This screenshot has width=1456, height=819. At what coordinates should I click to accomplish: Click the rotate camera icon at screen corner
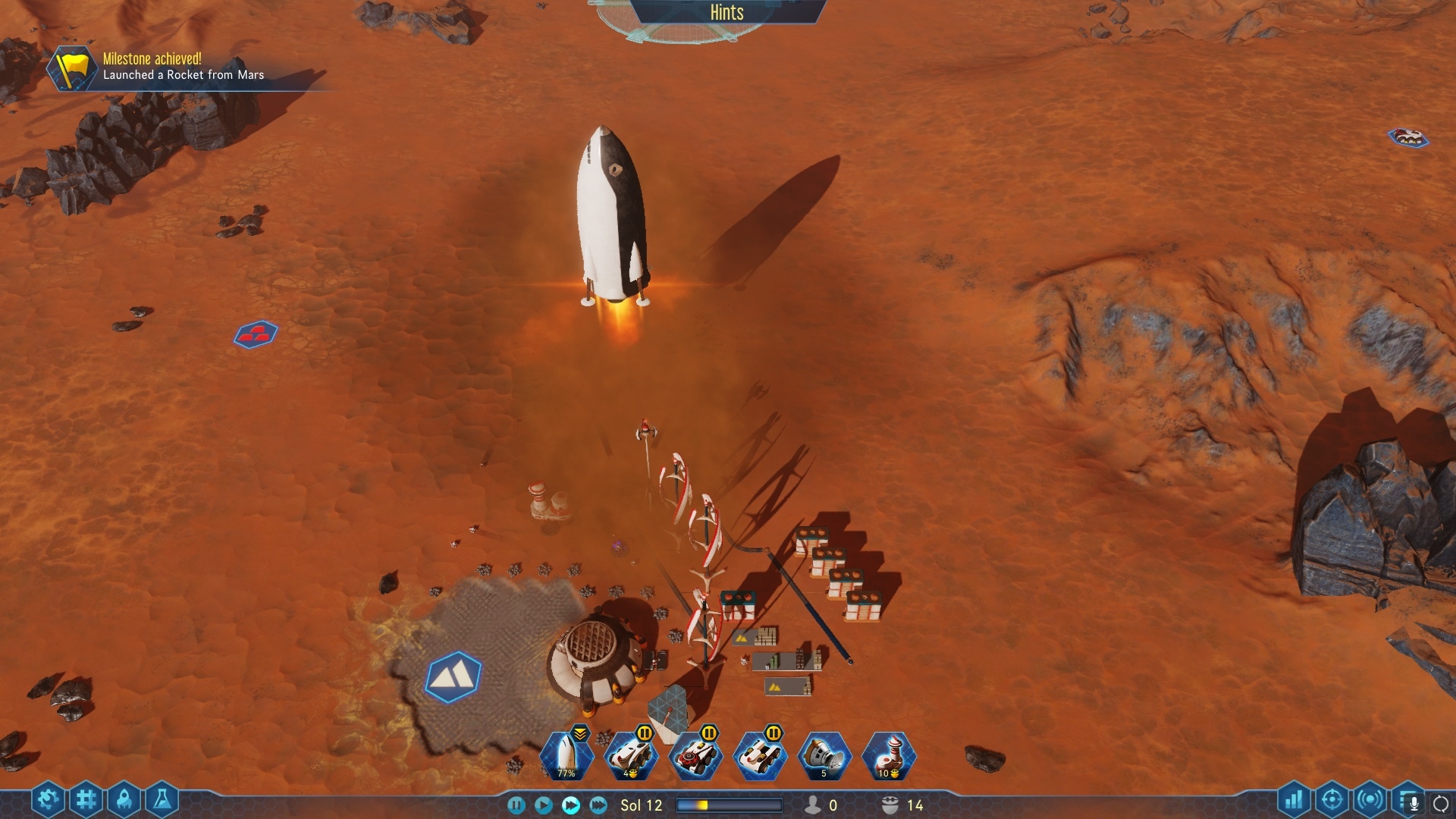point(1442,804)
